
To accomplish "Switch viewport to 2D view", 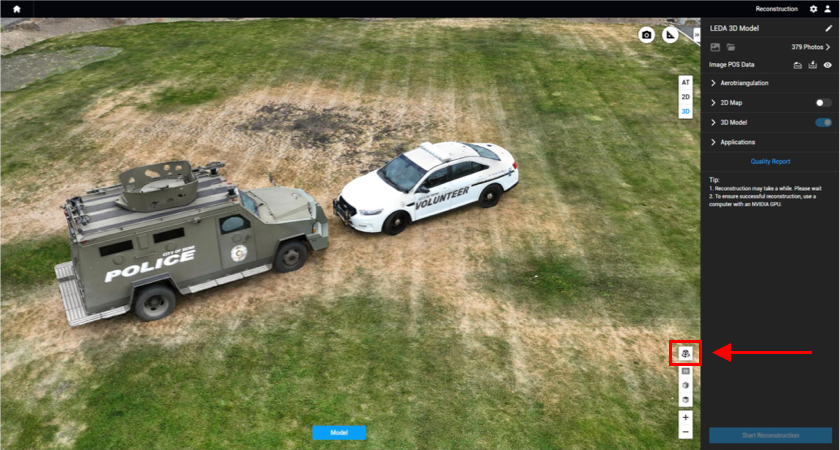I will coord(685,97).
